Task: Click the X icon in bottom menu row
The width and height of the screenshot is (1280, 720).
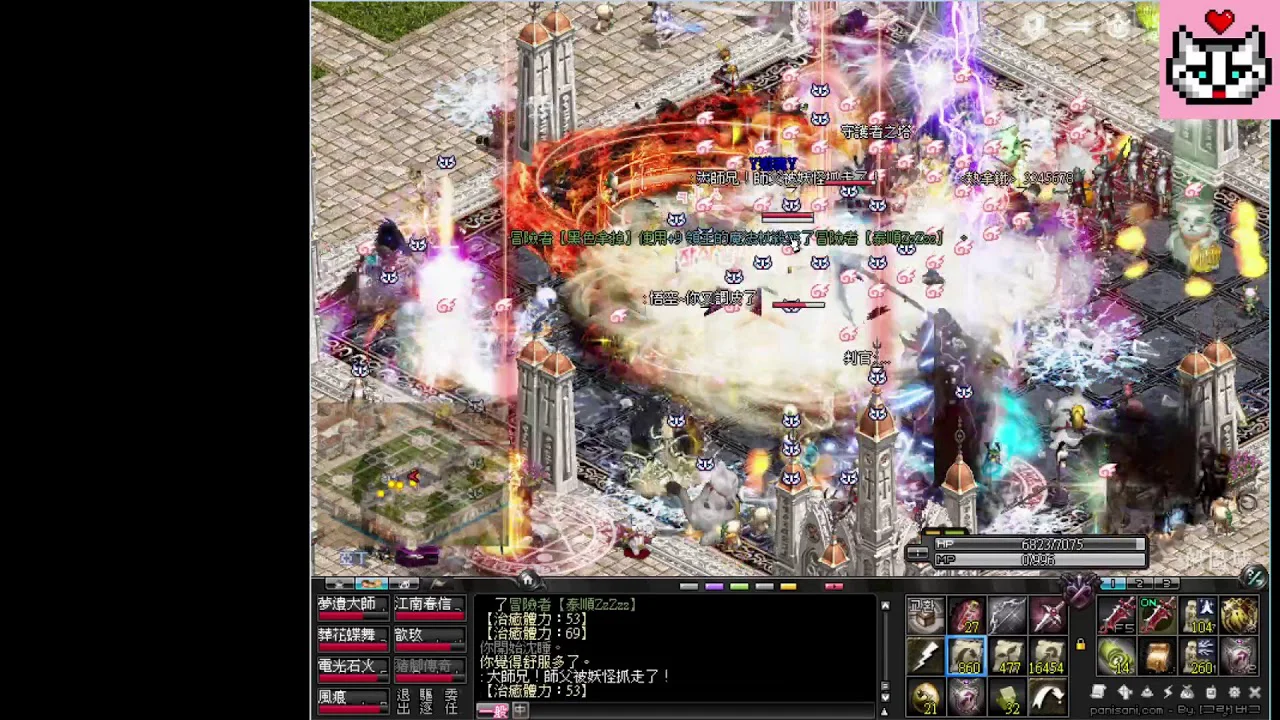Action: coord(1255,692)
